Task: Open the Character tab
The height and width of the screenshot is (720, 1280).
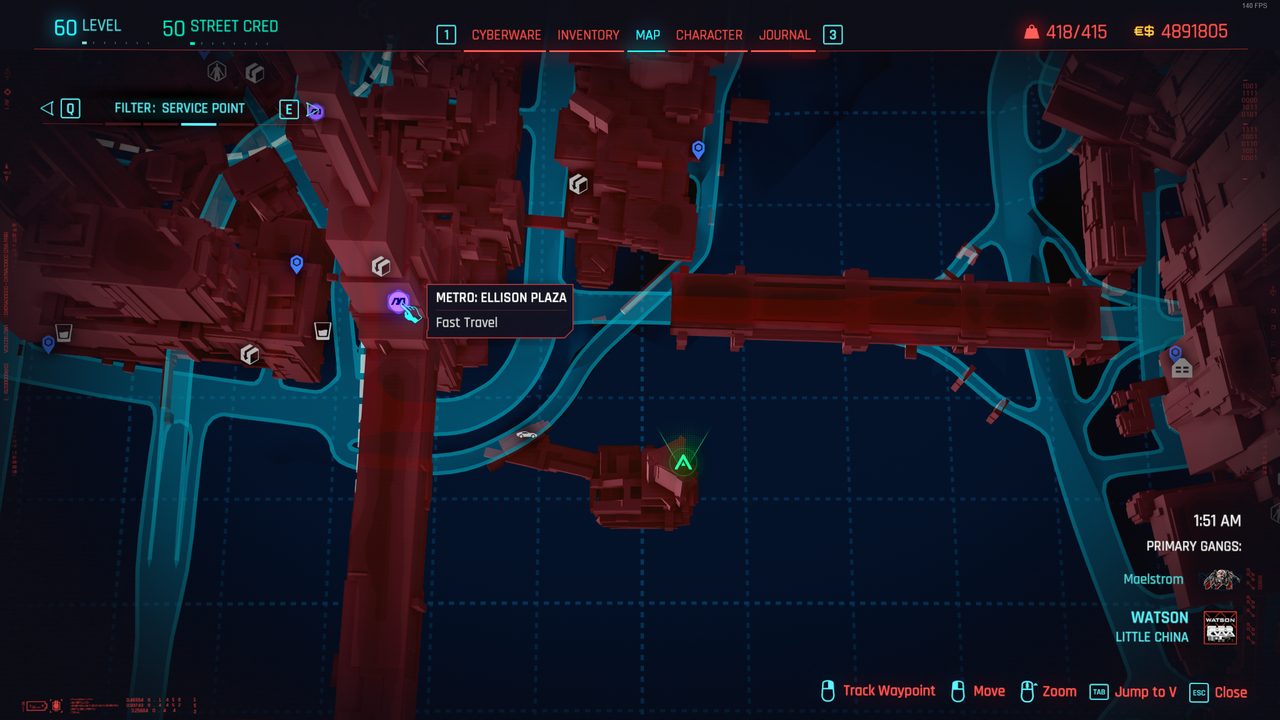Action: click(x=709, y=35)
